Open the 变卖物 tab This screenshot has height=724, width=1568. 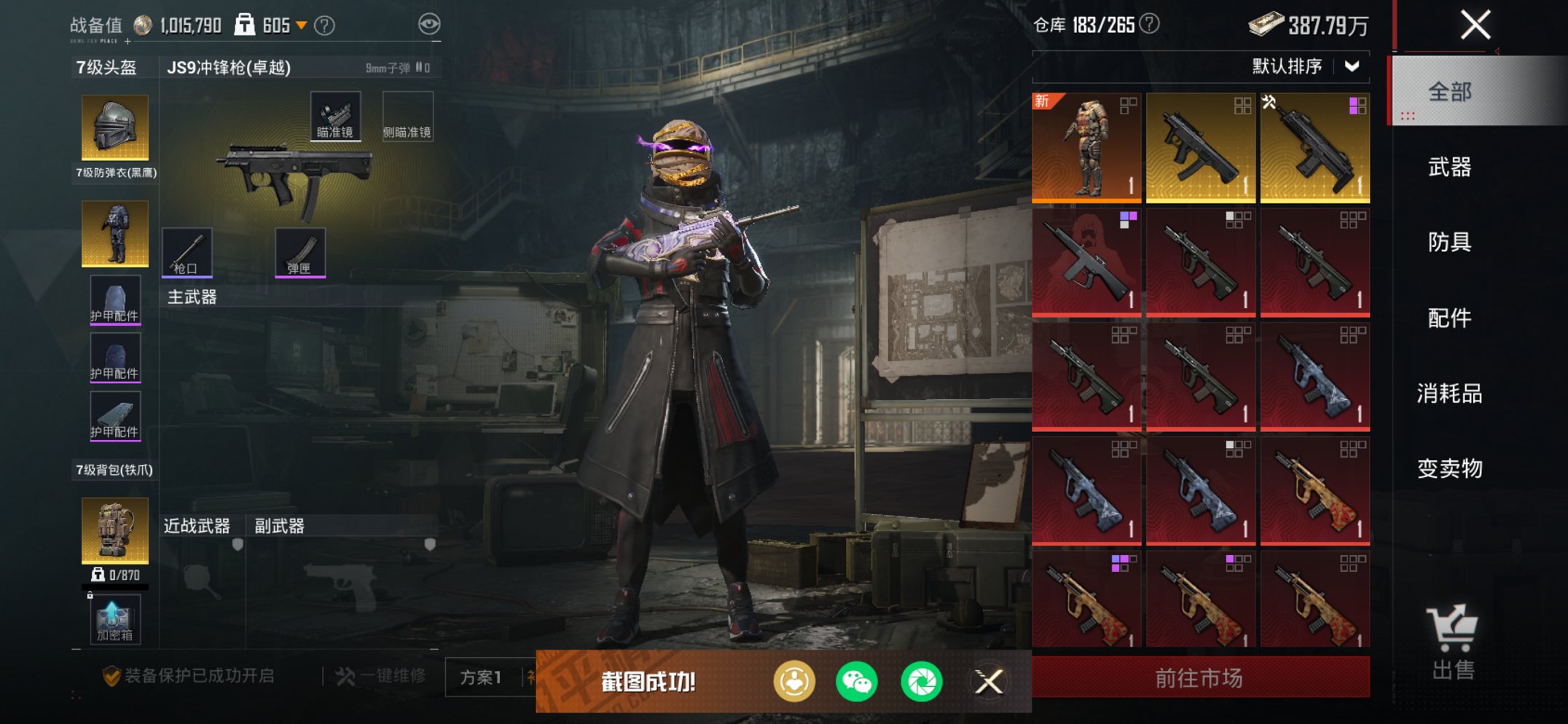point(1450,468)
